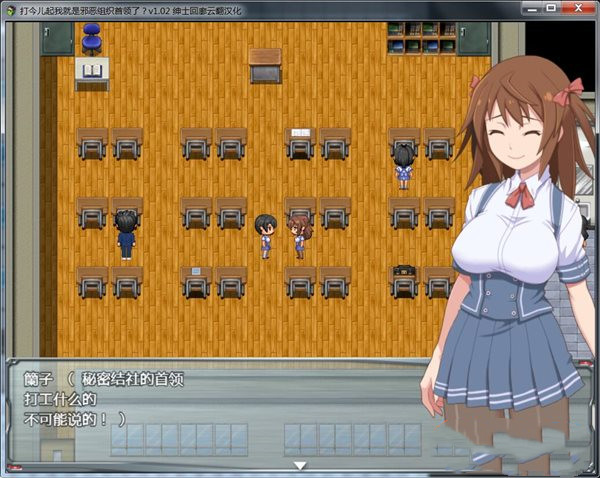Advance dialogue with the white continue arrow
Image resolution: width=600 pixels, height=478 pixels.
[x=299, y=465]
